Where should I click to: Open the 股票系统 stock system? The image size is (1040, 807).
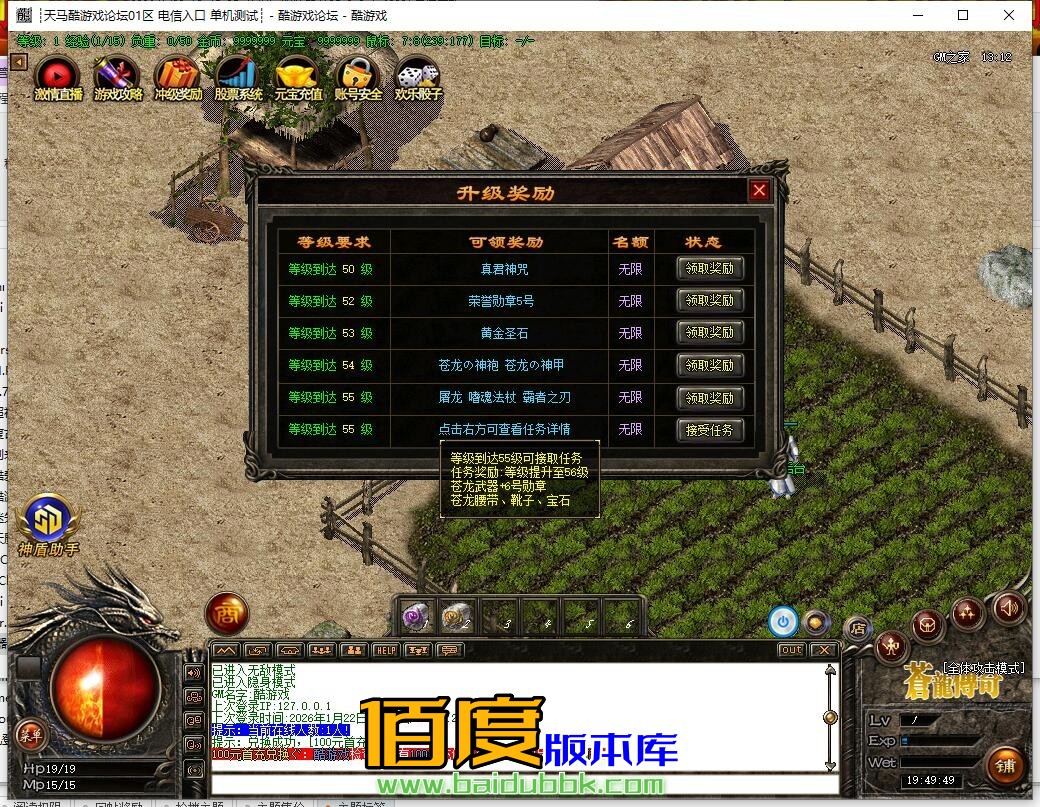tap(238, 77)
